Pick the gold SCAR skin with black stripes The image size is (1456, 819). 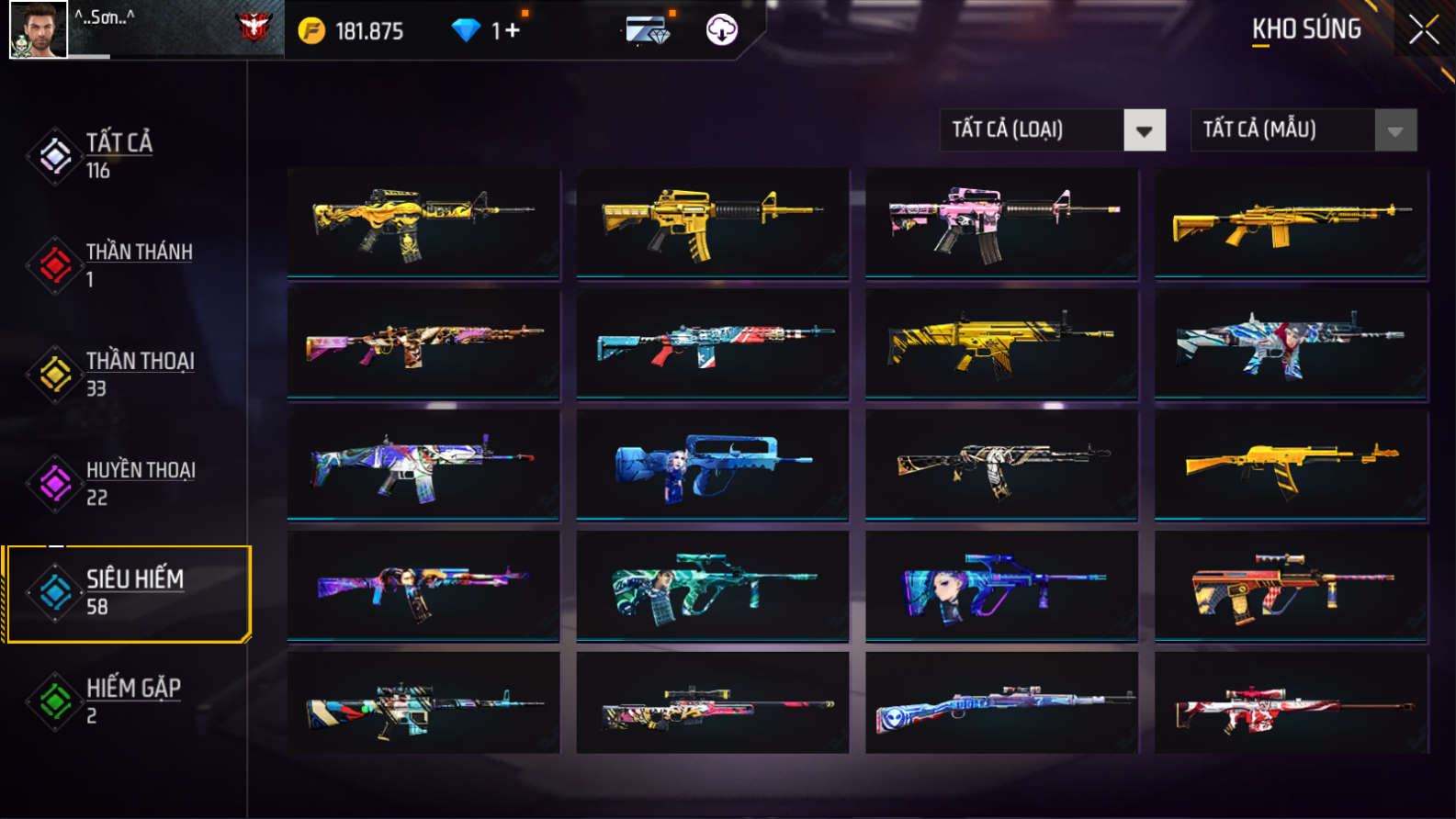coord(1001,344)
